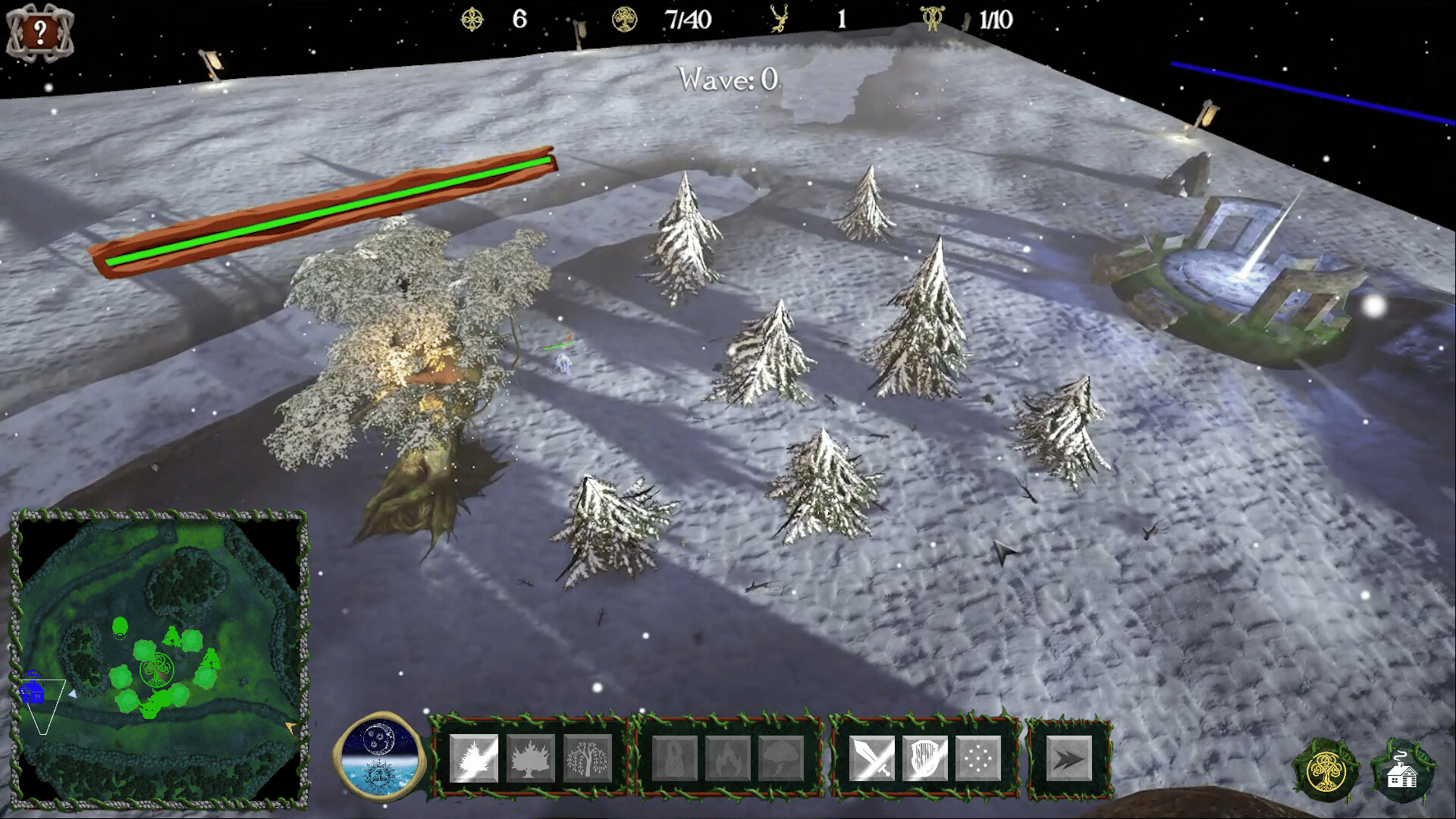Select the willow tree icon

[588, 758]
